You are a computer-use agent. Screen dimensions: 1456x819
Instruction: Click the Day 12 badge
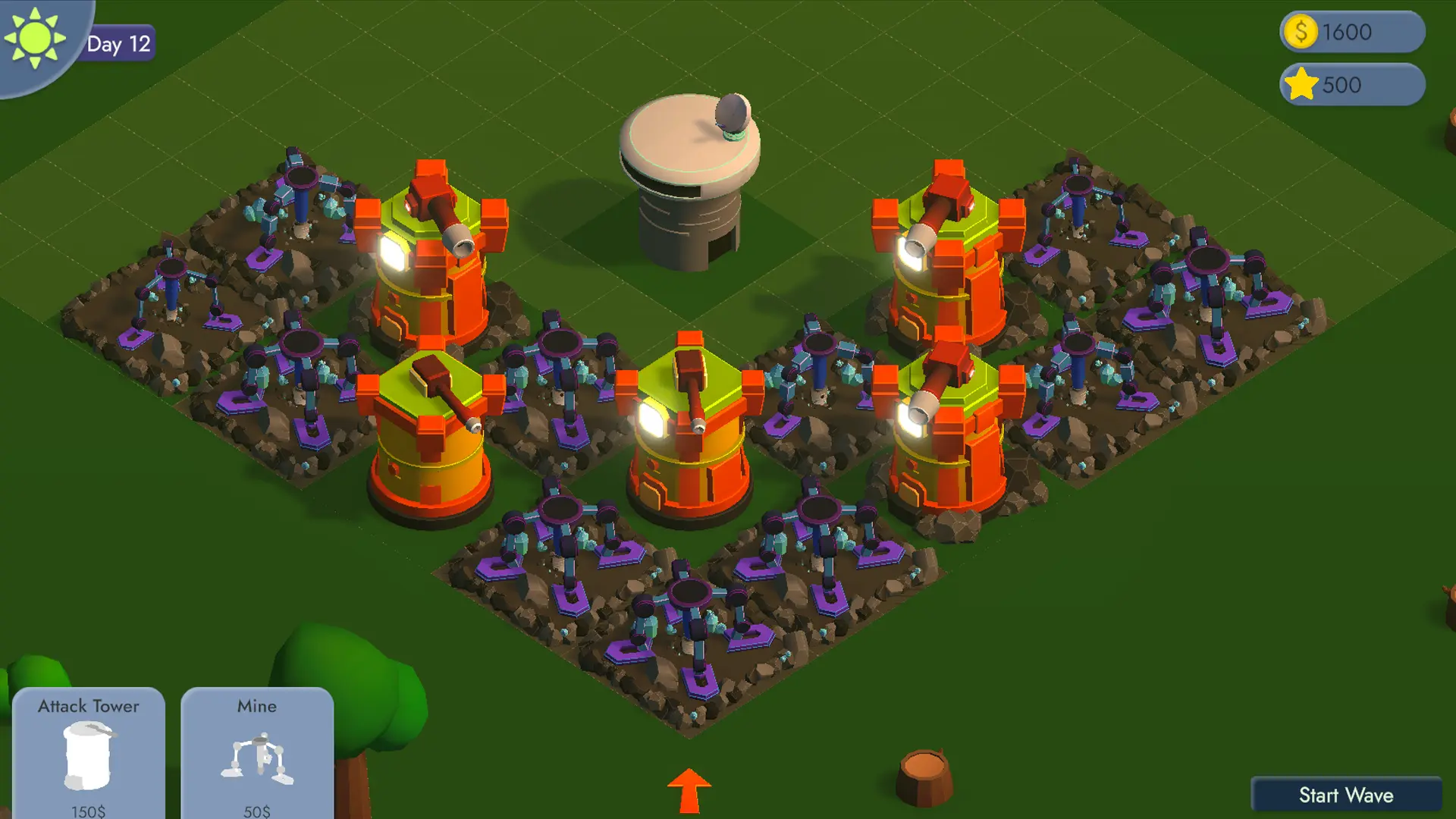[x=118, y=43]
